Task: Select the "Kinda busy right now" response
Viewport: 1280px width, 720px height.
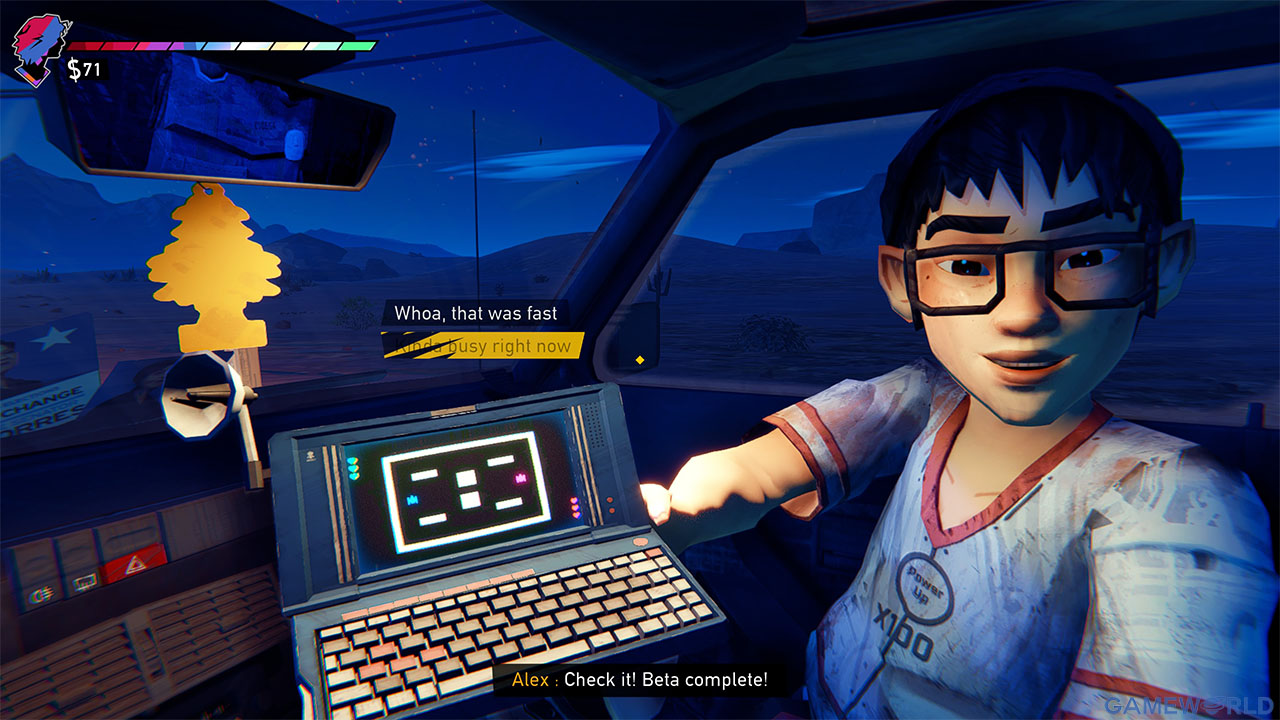Action: coord(483,346)
